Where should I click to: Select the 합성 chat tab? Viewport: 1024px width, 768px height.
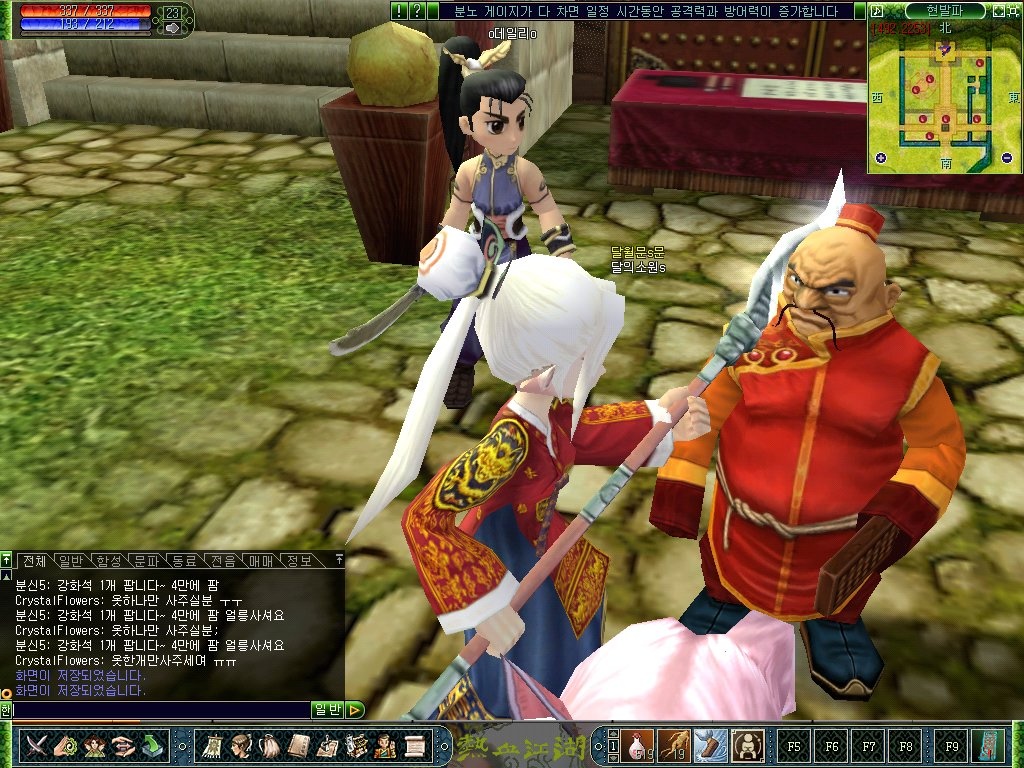[109, 560]
